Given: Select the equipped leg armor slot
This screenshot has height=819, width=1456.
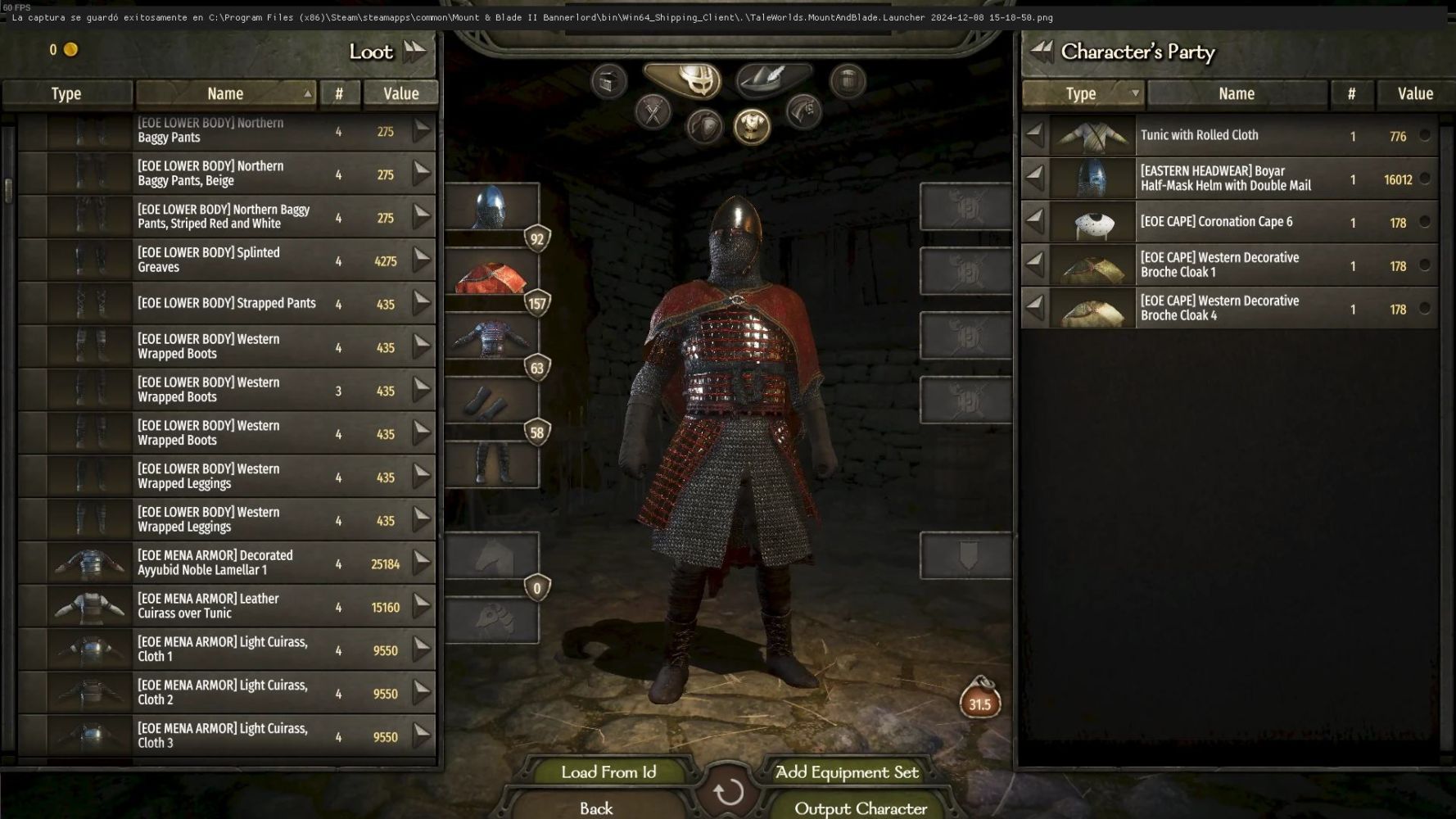Looking at the screenshot, I should [x=491, y=465].
